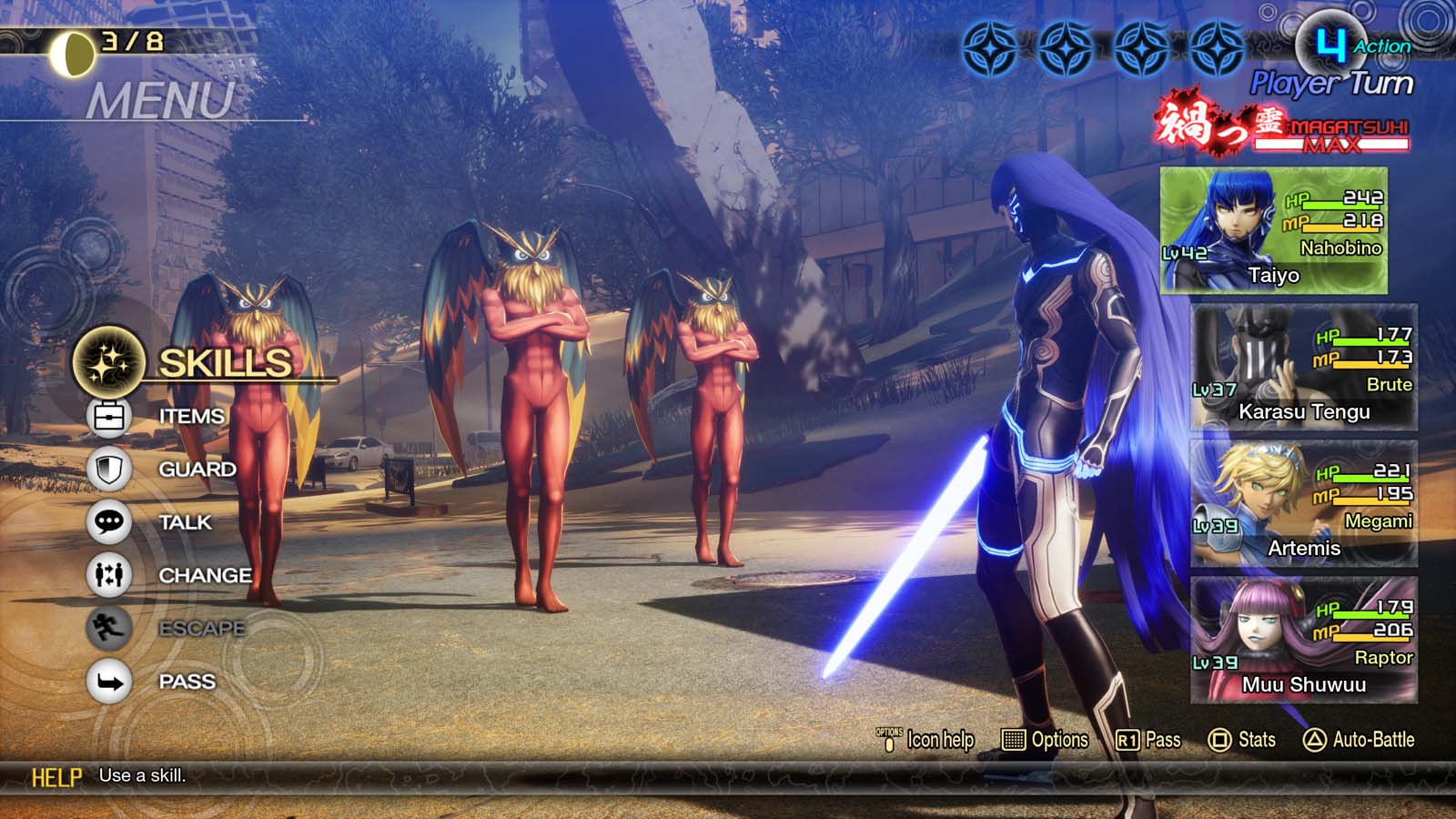Click the ESCAPE running figure icon
This screenshot has height=819, width=1456.
[109, 627]
